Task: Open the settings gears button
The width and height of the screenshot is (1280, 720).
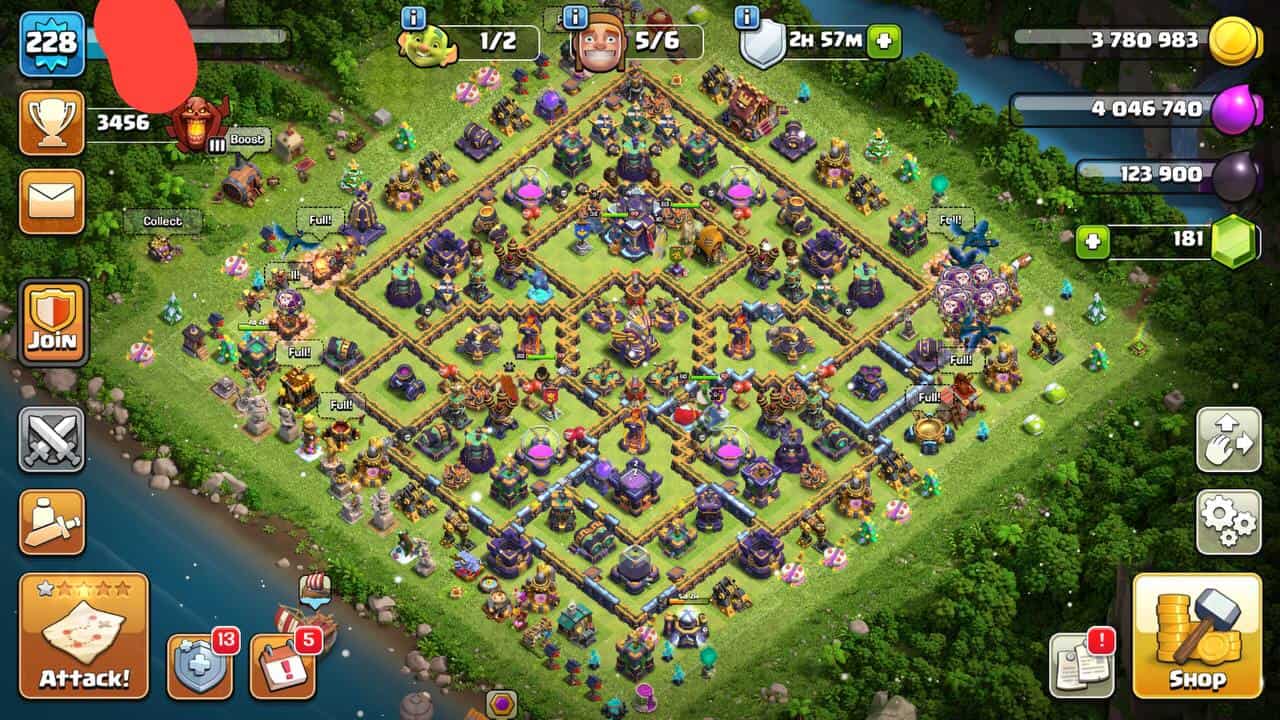Action: tap(1228, 522)
